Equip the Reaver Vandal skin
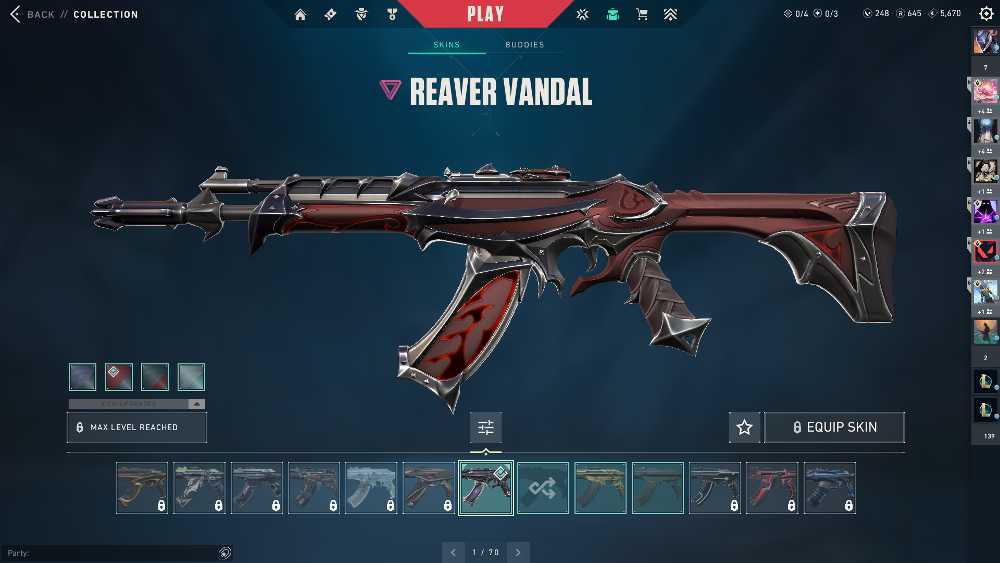Viewport: 1000px width, 563px height. point(834,427)
